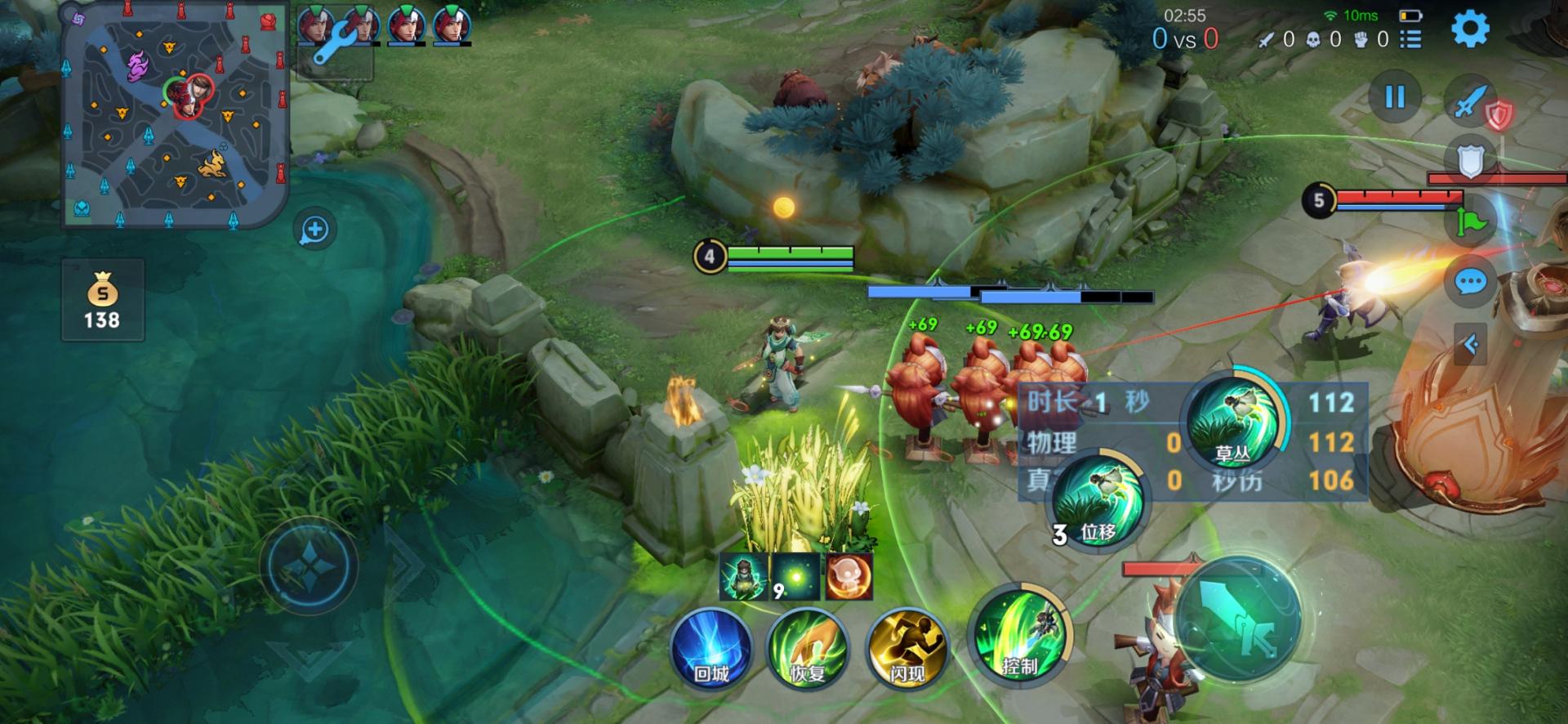Open the settings gear menu

tap(1470, 29)
